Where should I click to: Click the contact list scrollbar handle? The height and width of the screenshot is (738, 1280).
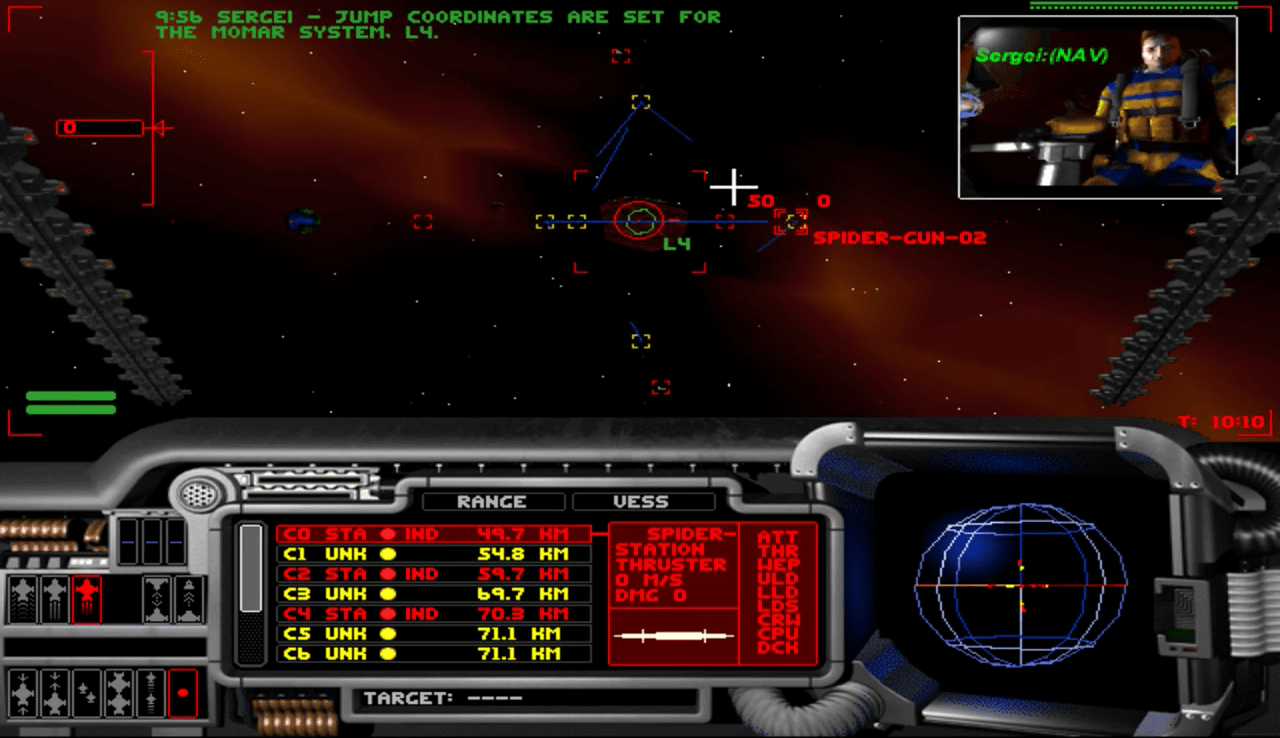[x=251, y=567]
